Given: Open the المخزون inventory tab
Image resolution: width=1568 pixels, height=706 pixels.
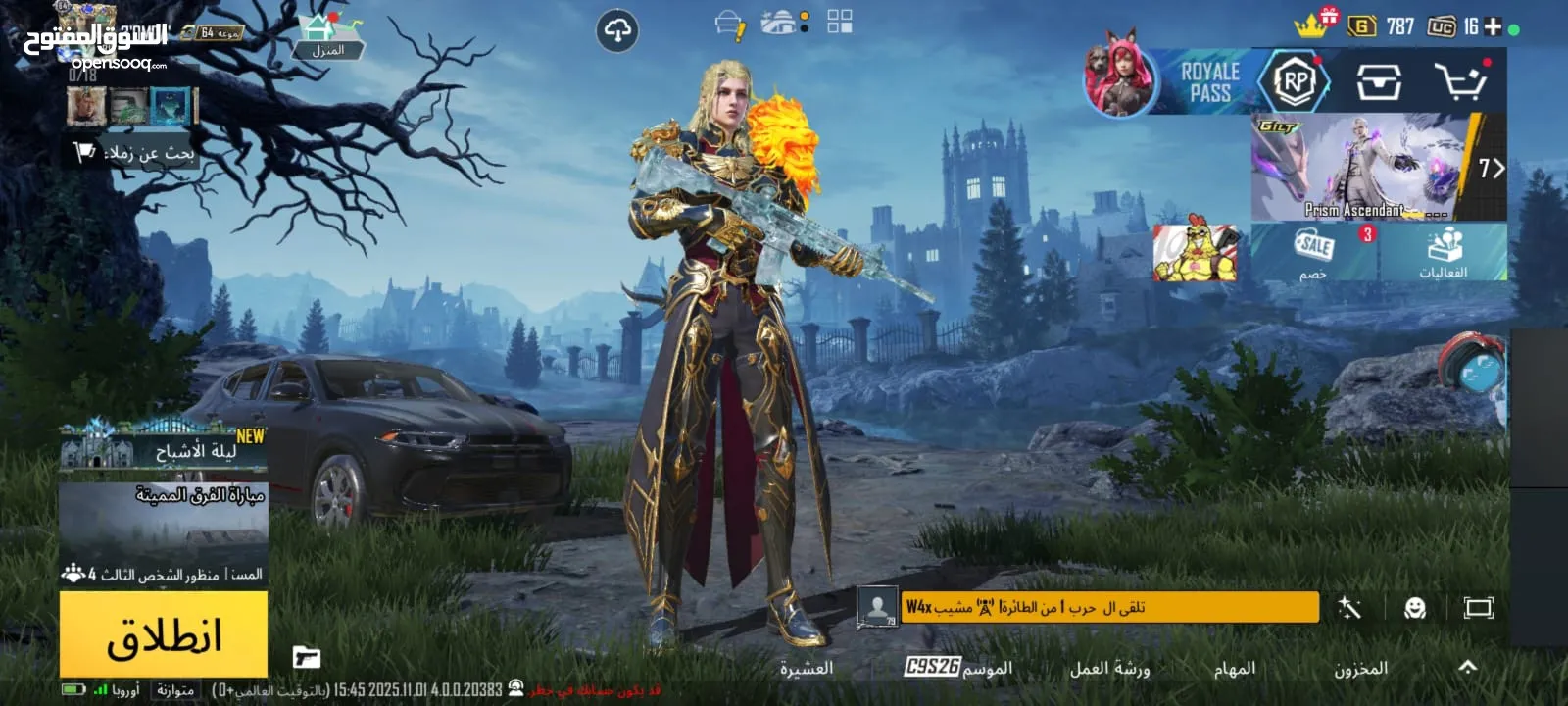Looking at the screenshot, I should pyautogui.click(x=1360, y=669).
